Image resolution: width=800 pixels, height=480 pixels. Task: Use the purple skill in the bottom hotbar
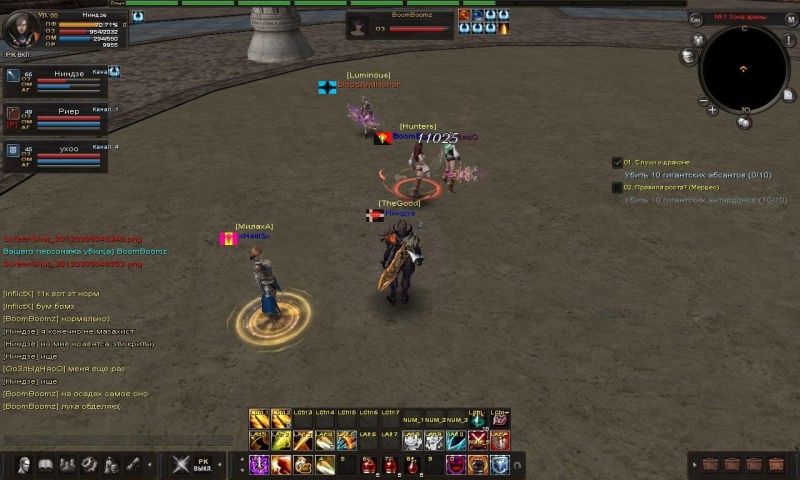pos(258,464)
